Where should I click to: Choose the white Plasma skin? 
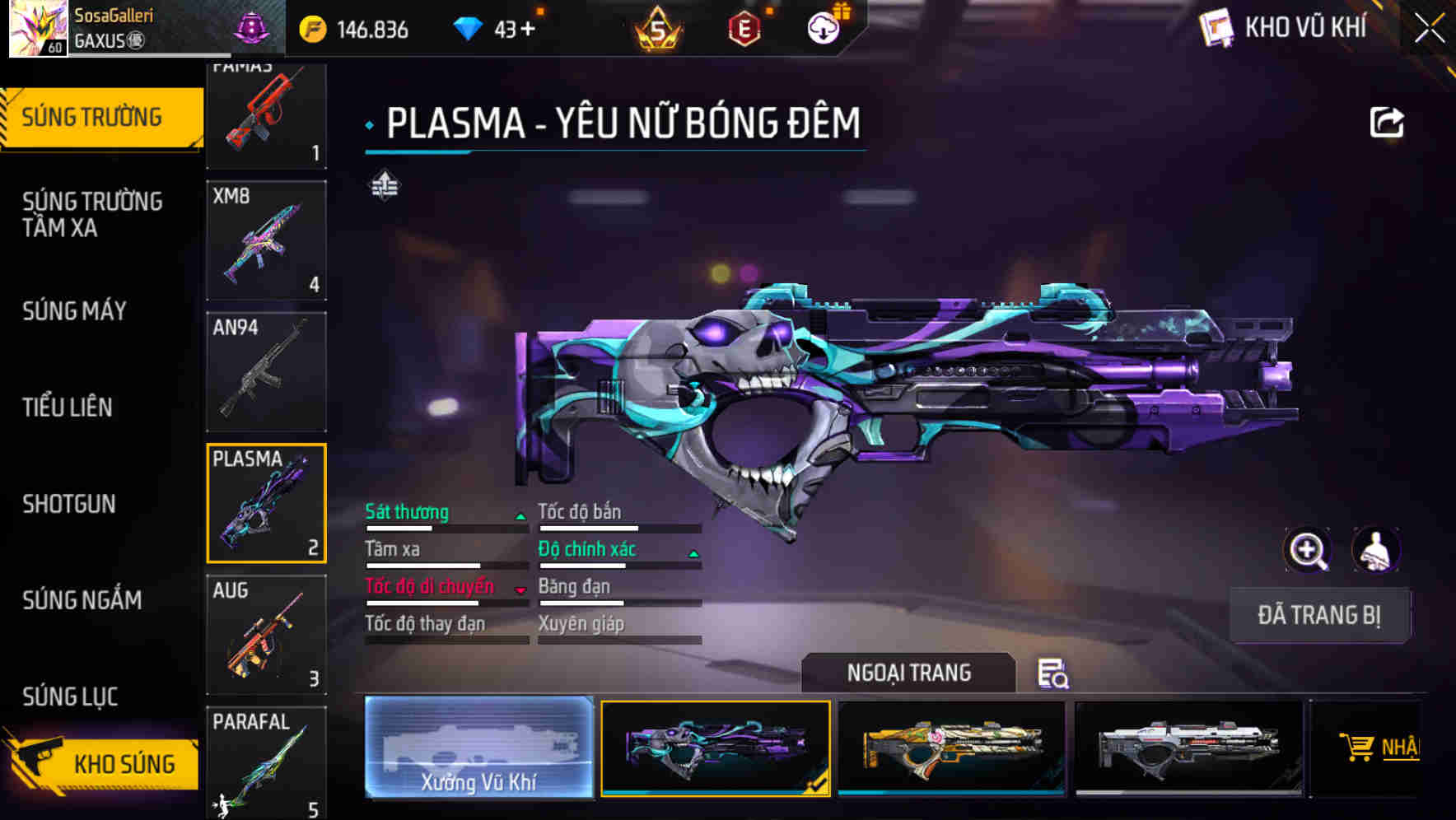[1188, 747]
